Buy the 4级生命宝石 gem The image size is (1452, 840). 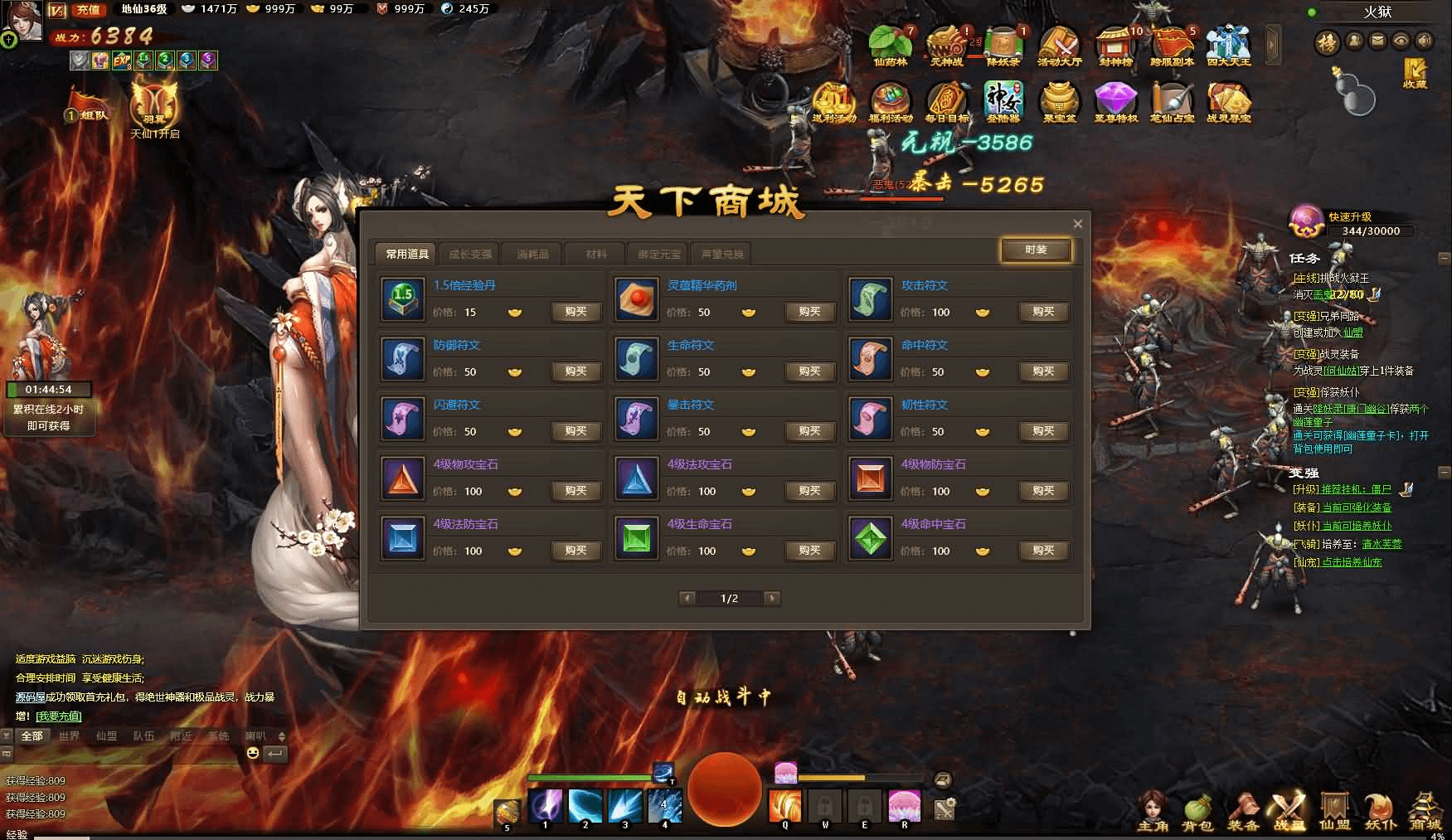[x=809, y=551]
